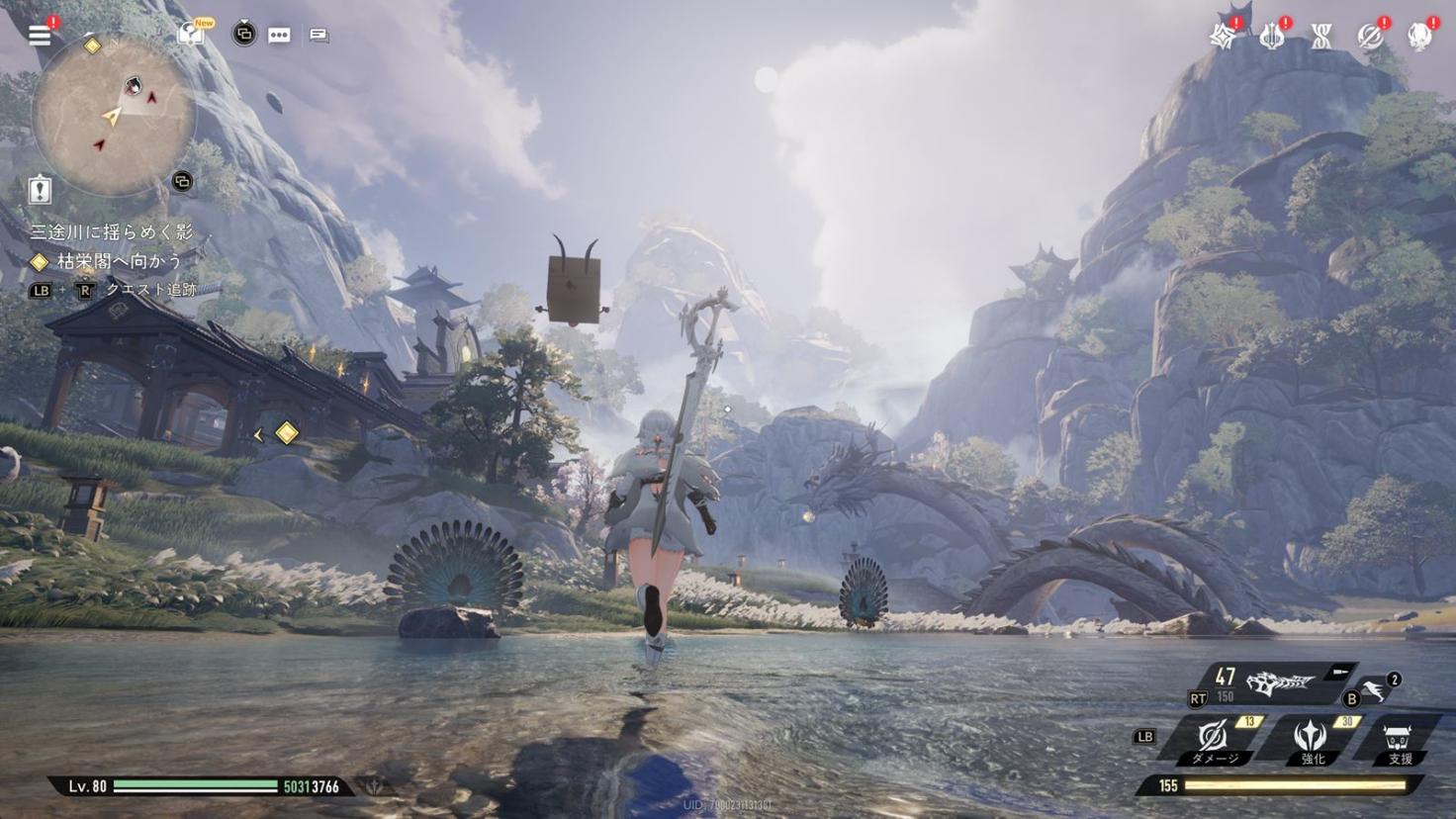Activate the winged dash skill icon
1456x819 pixels.
(x=1373, y=689)
